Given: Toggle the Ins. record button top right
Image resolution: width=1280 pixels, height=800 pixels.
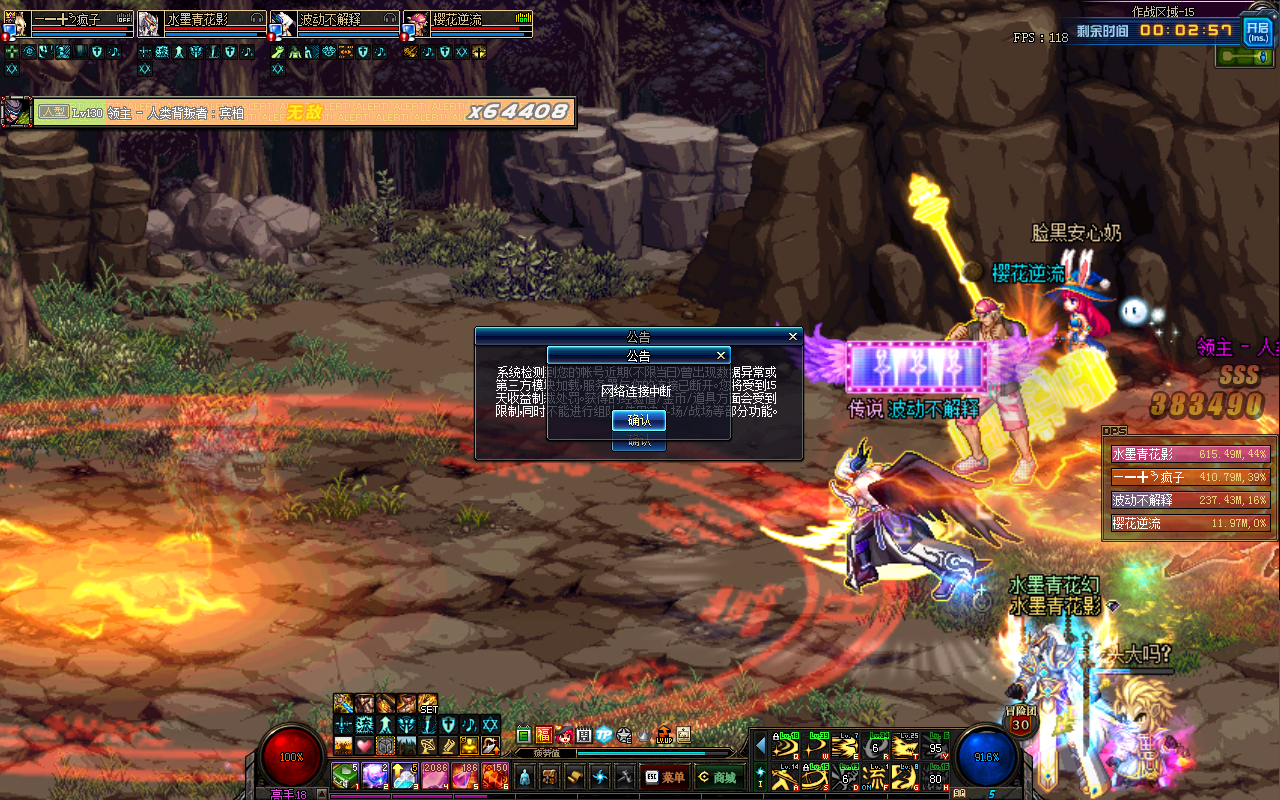Looking at the screenshot, I should (1257, 30).
